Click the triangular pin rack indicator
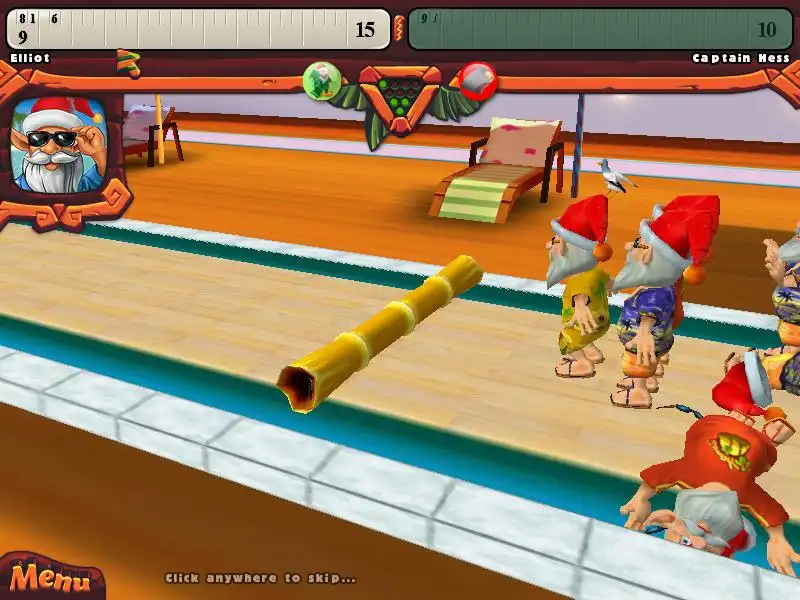Image resolution: width=800 pixels, height=600 pixels. [x=399, y=93]
